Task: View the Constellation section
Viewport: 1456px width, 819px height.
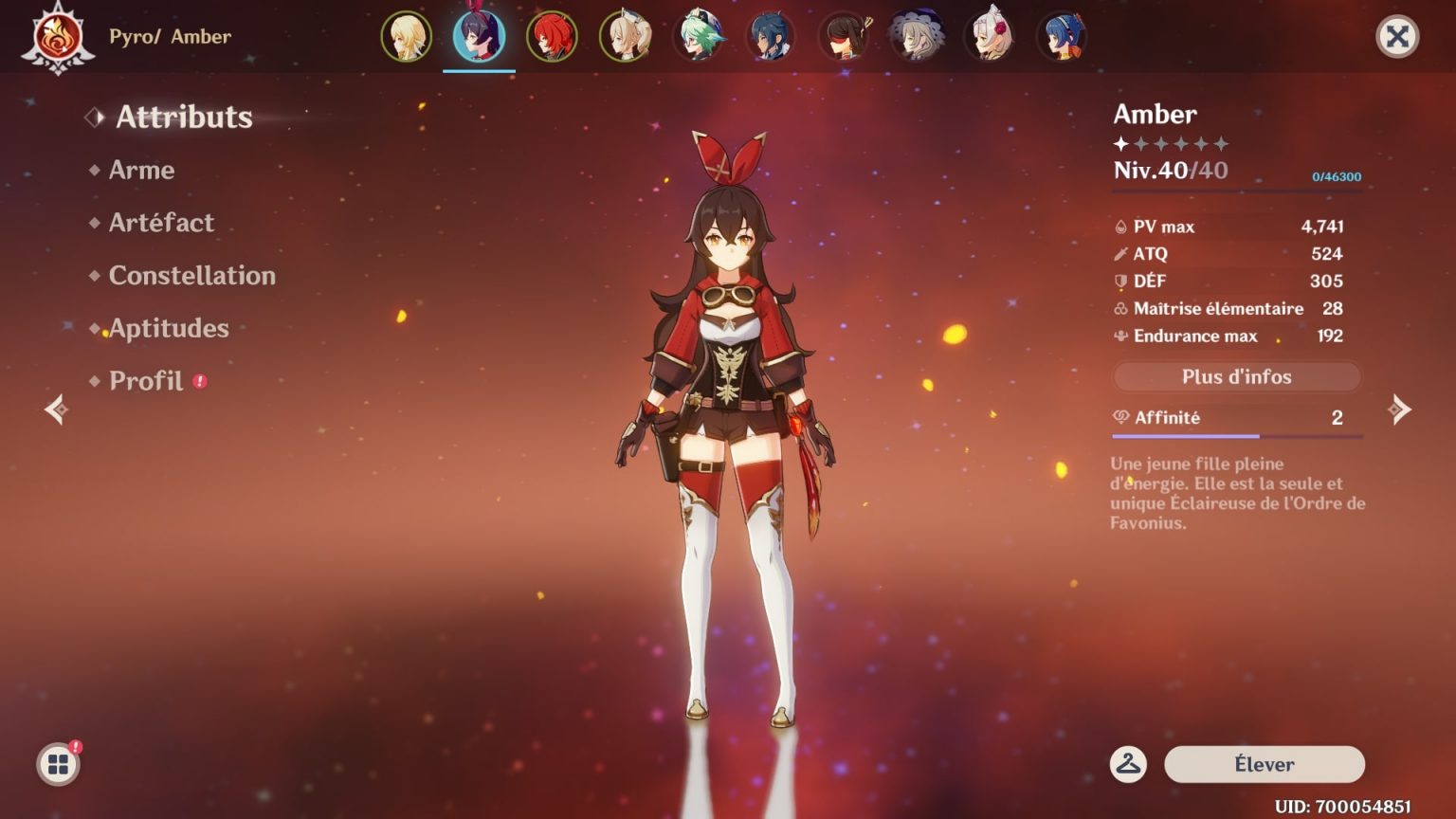Action: [x=193, y=276]
